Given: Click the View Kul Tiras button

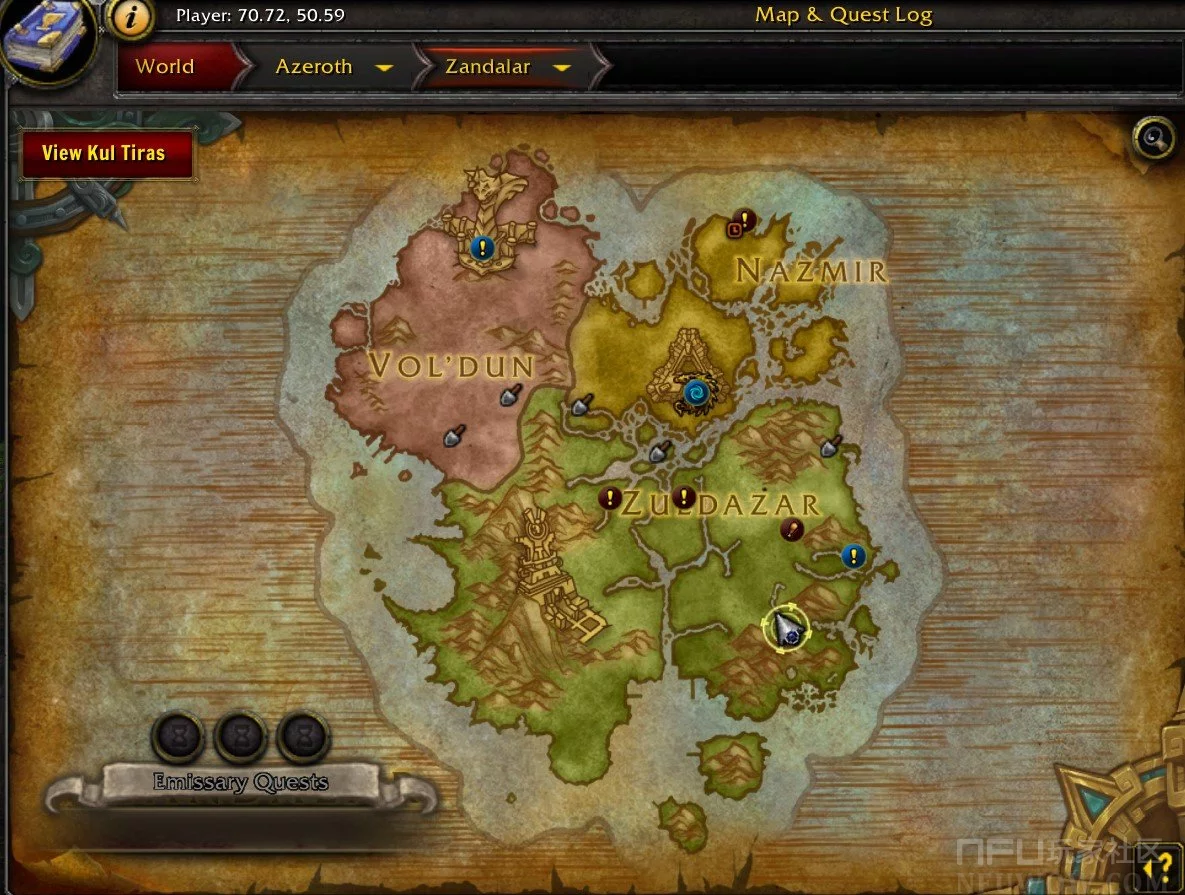Looking at the screenshot, I should click(104, 153).
